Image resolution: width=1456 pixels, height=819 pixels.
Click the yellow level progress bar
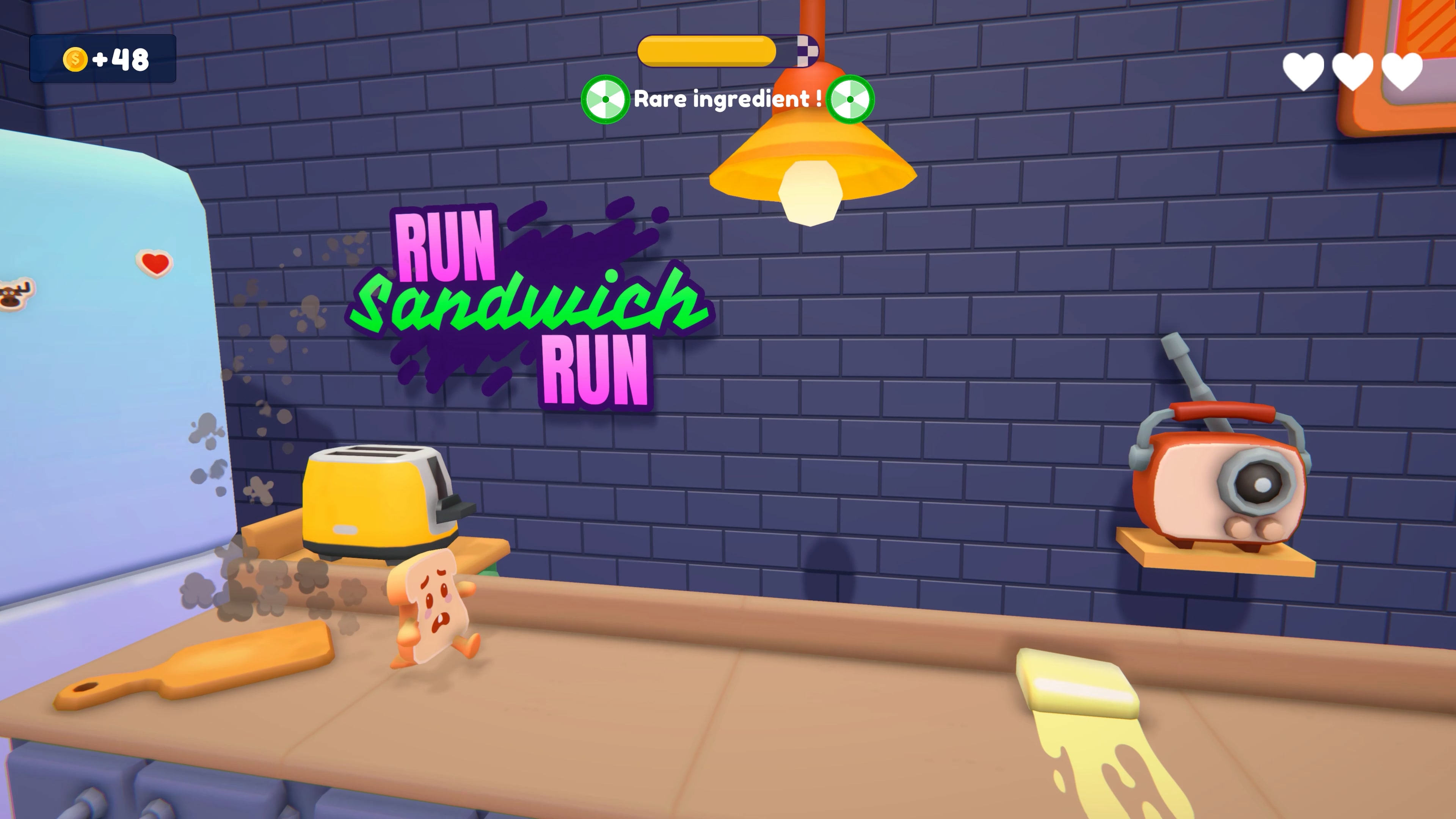tap(706, 52)
